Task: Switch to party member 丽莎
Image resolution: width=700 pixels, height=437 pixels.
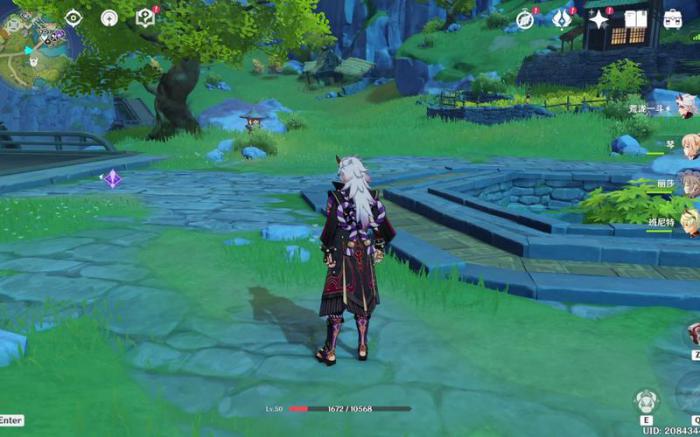Action: (688, 184)
